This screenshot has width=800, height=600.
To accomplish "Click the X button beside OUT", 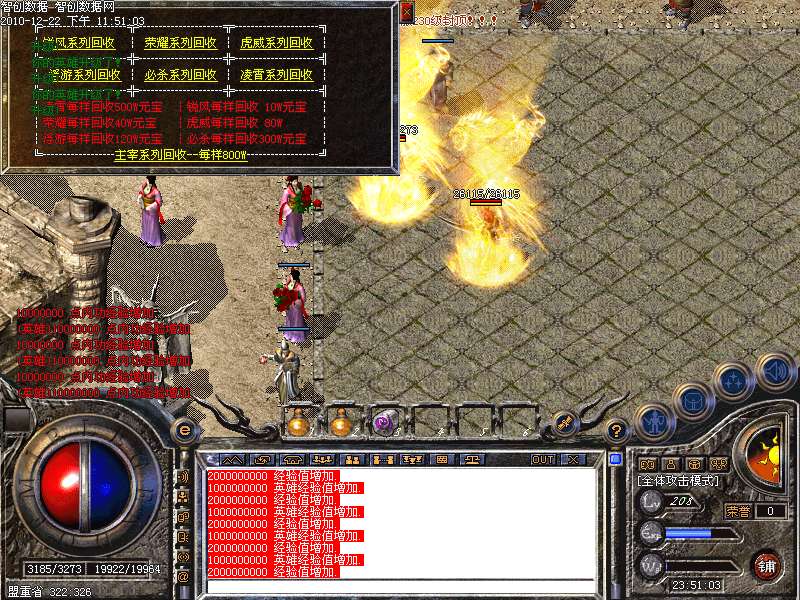I will point(573,459).
